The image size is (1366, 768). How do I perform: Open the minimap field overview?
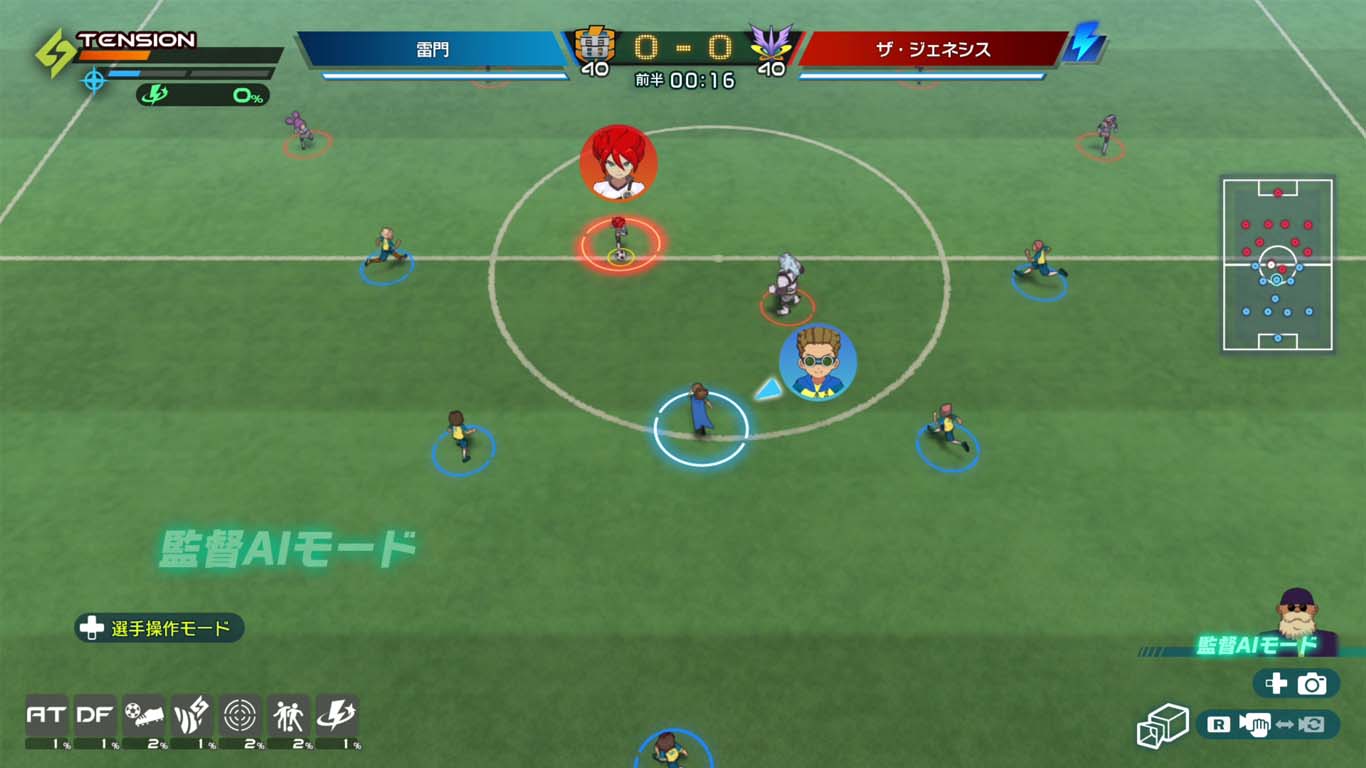[x=1277, y=264]
